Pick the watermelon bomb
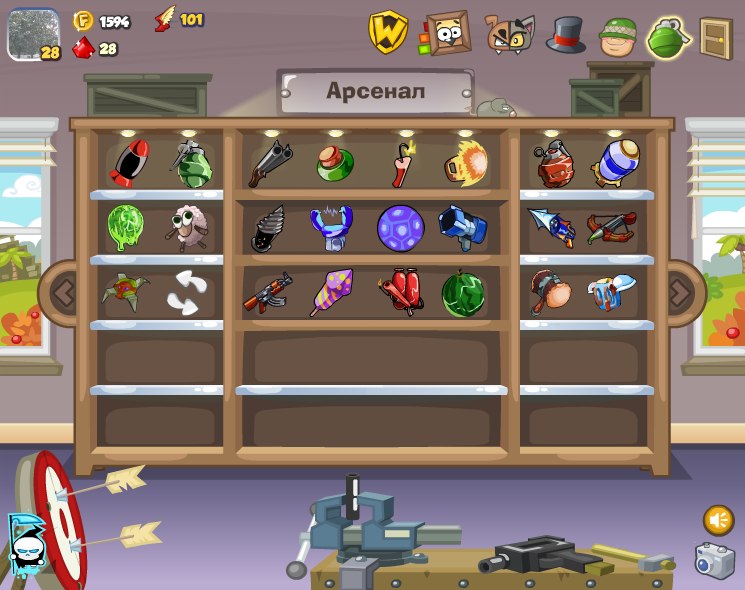Viewport: 745px width, 590px height. (x=463, y=294)
